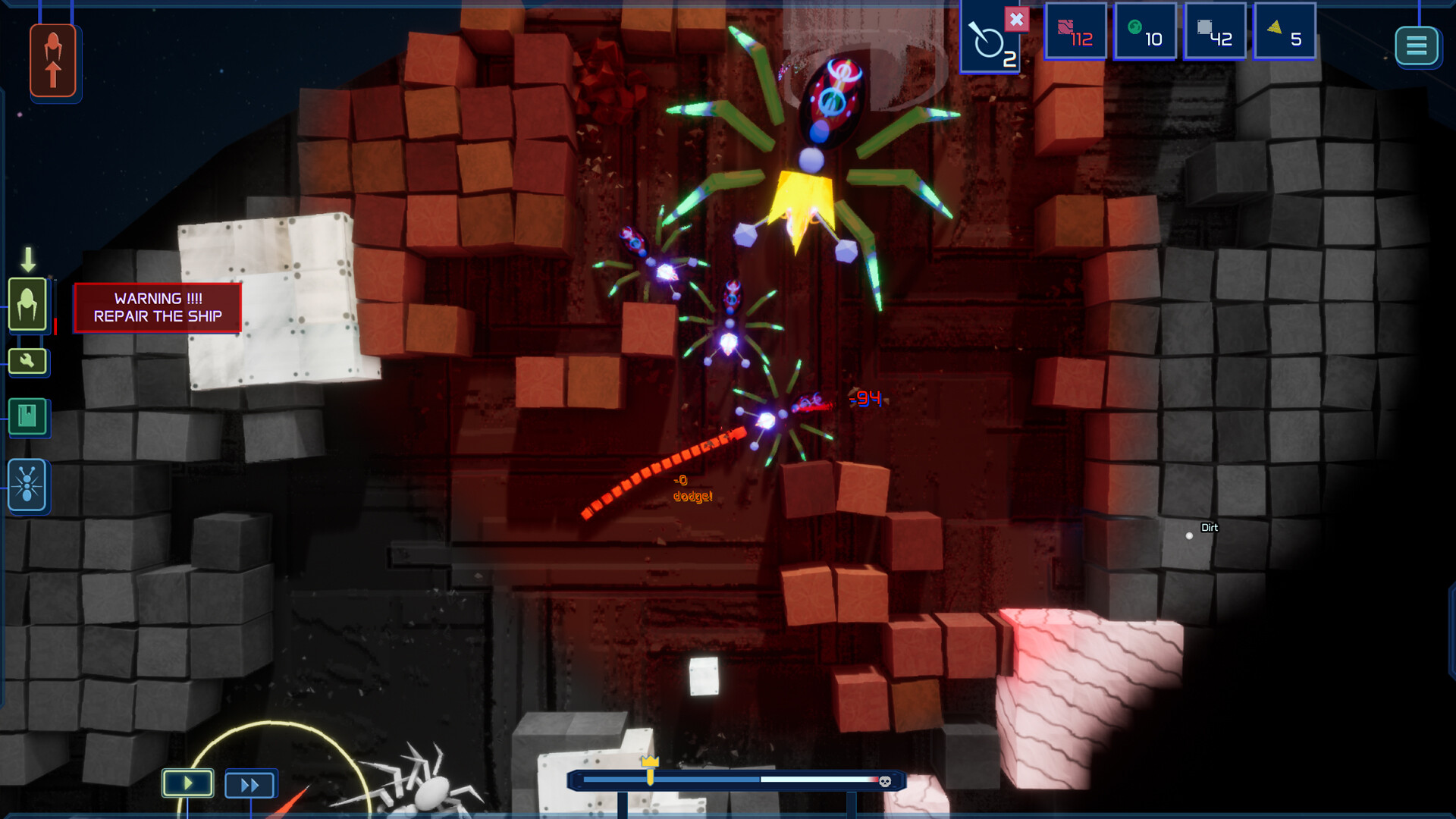Click the Dirt tooltip label
Image resolution: width=1456 pixels, height=819 pixels.
click(1210, 527)
